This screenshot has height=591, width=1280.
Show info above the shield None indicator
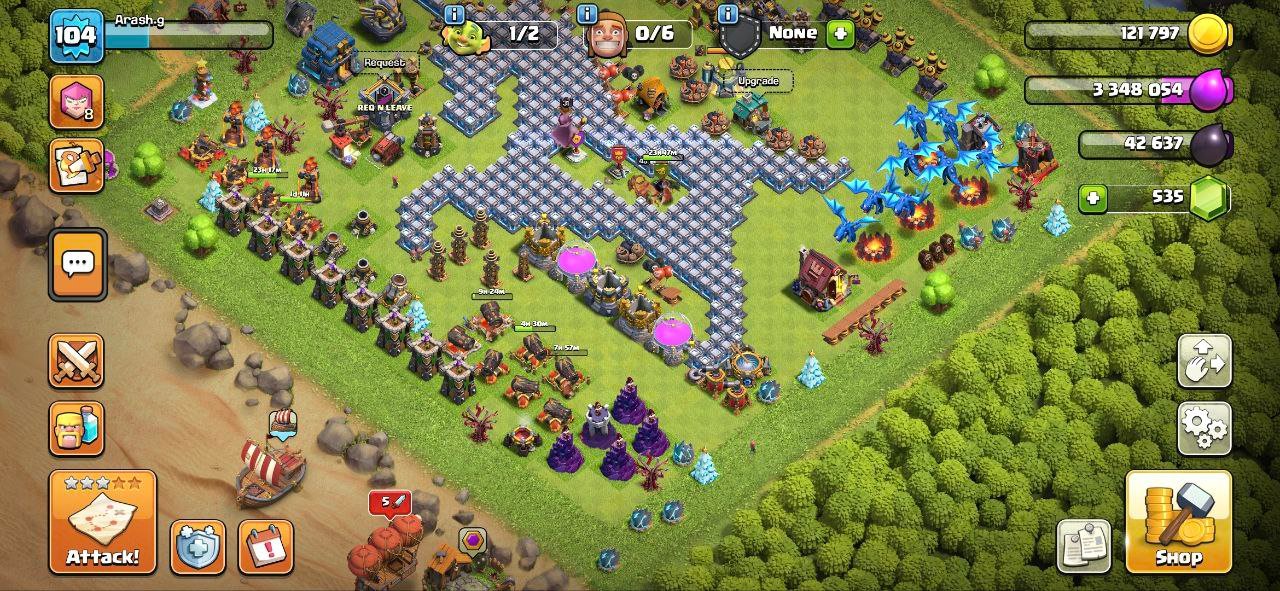tap(728, 14)
